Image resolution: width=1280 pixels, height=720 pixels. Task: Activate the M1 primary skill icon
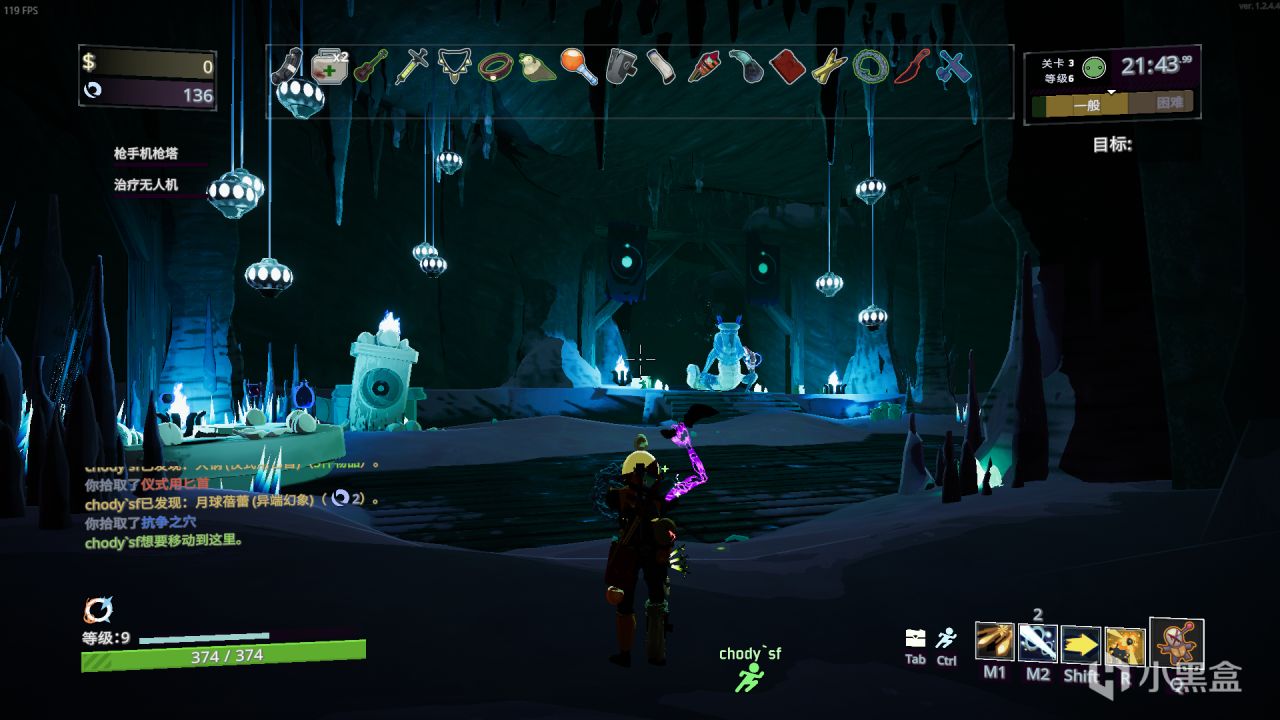(994, 642)
